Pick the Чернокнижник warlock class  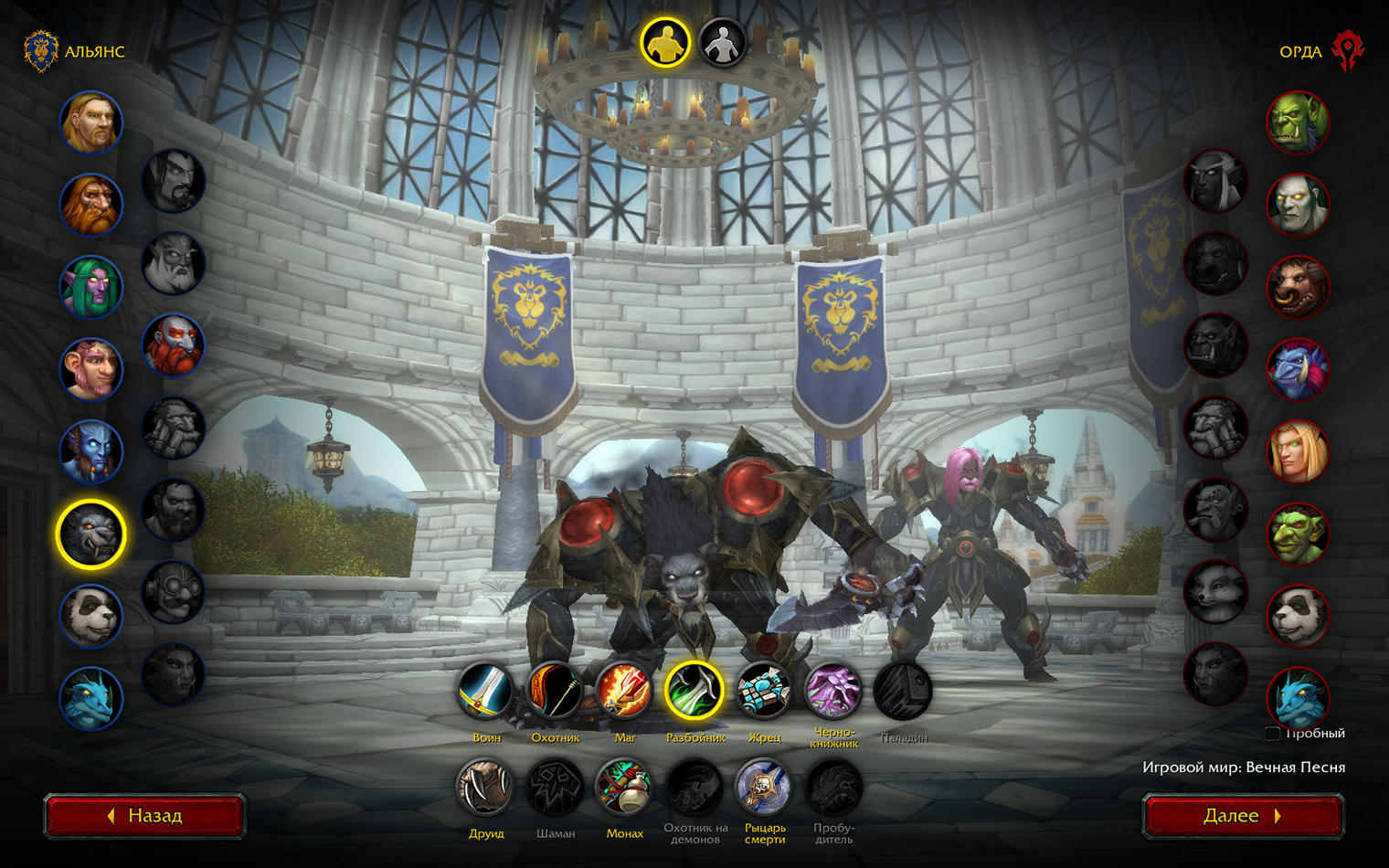click(x=833, y=692)
